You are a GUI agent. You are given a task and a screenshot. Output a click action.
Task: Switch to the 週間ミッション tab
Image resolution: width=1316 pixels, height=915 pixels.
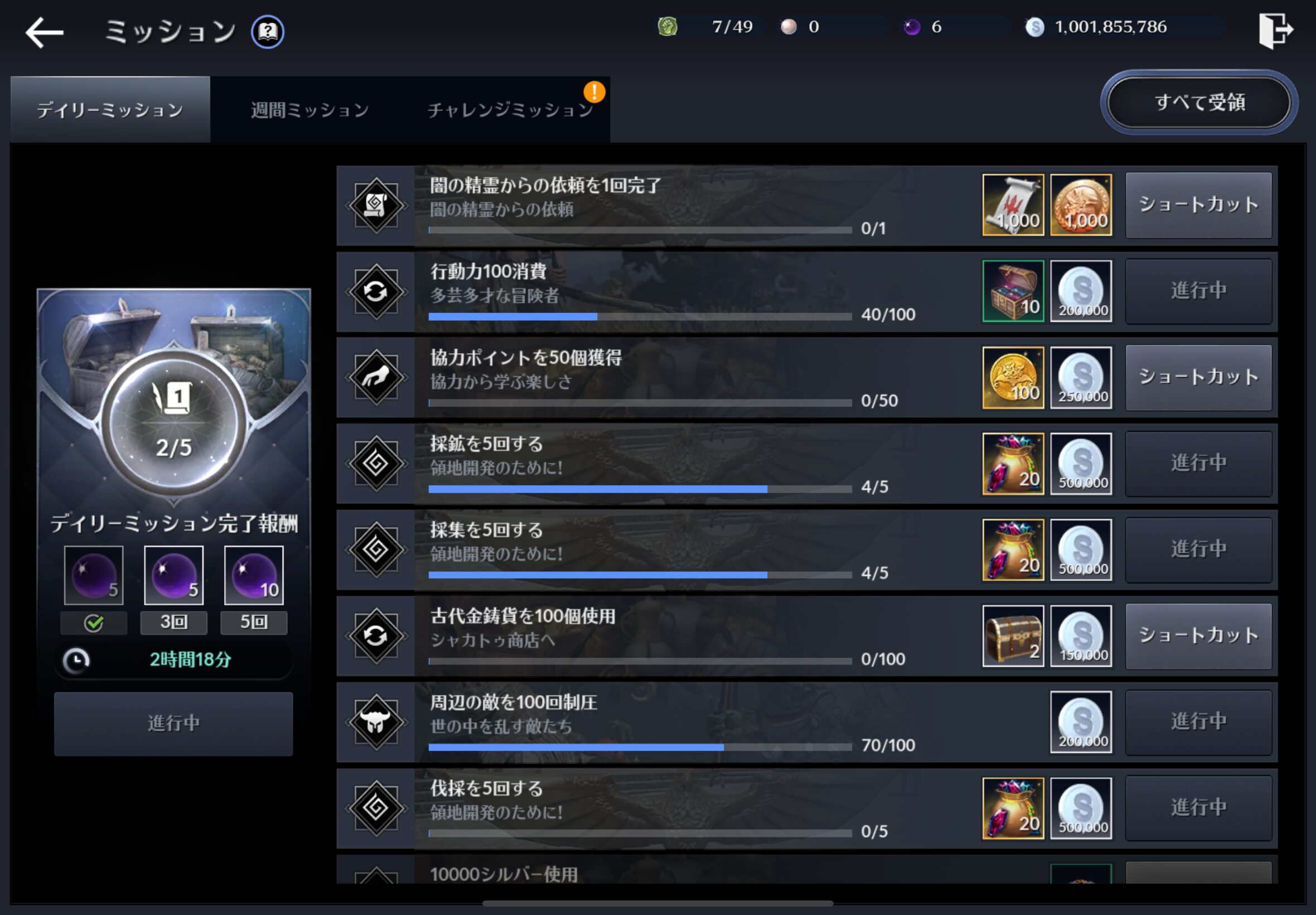[310, 109]
